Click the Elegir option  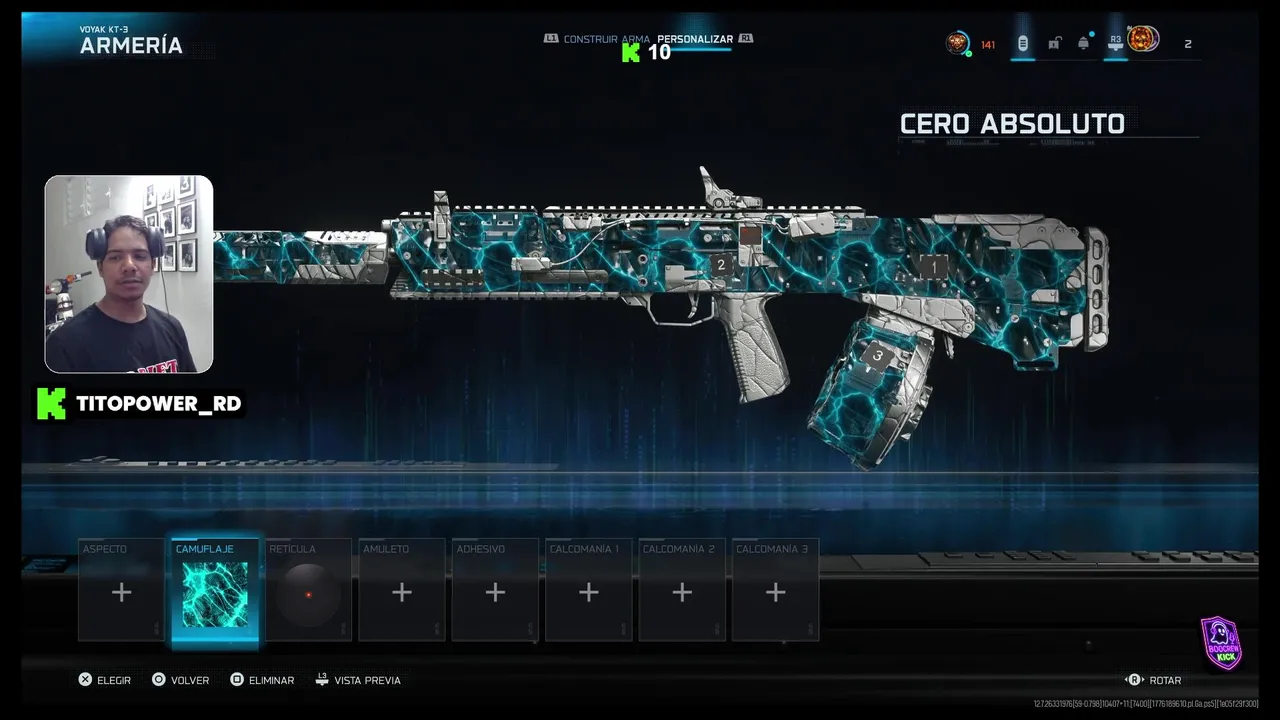[105, 680]
